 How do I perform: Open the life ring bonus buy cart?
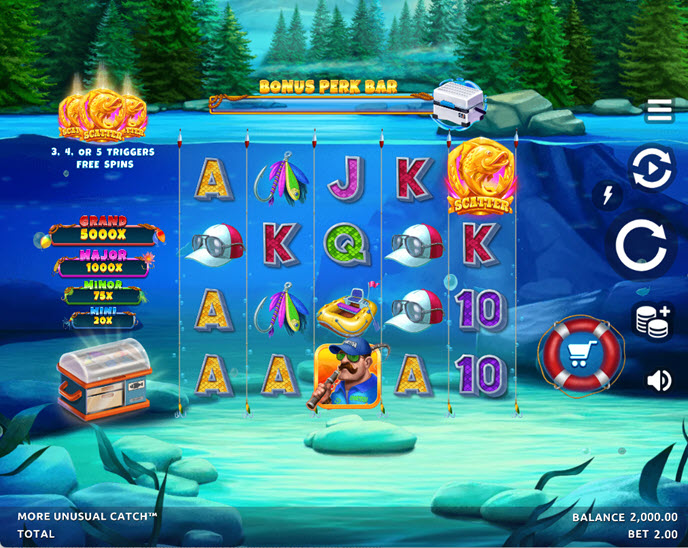pyautogui.click(x=581, y=353)
